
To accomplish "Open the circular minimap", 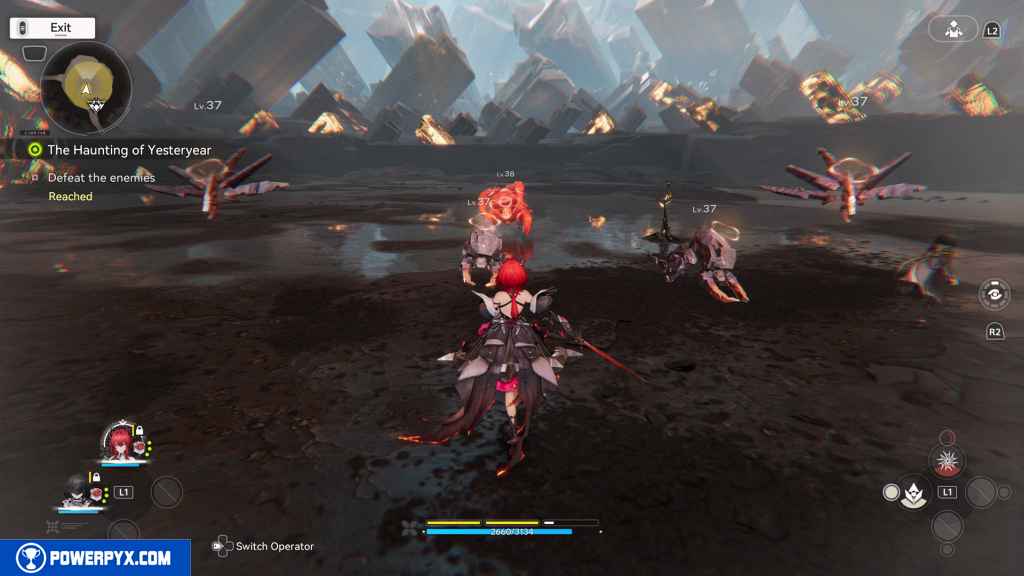I will (86, 89).
